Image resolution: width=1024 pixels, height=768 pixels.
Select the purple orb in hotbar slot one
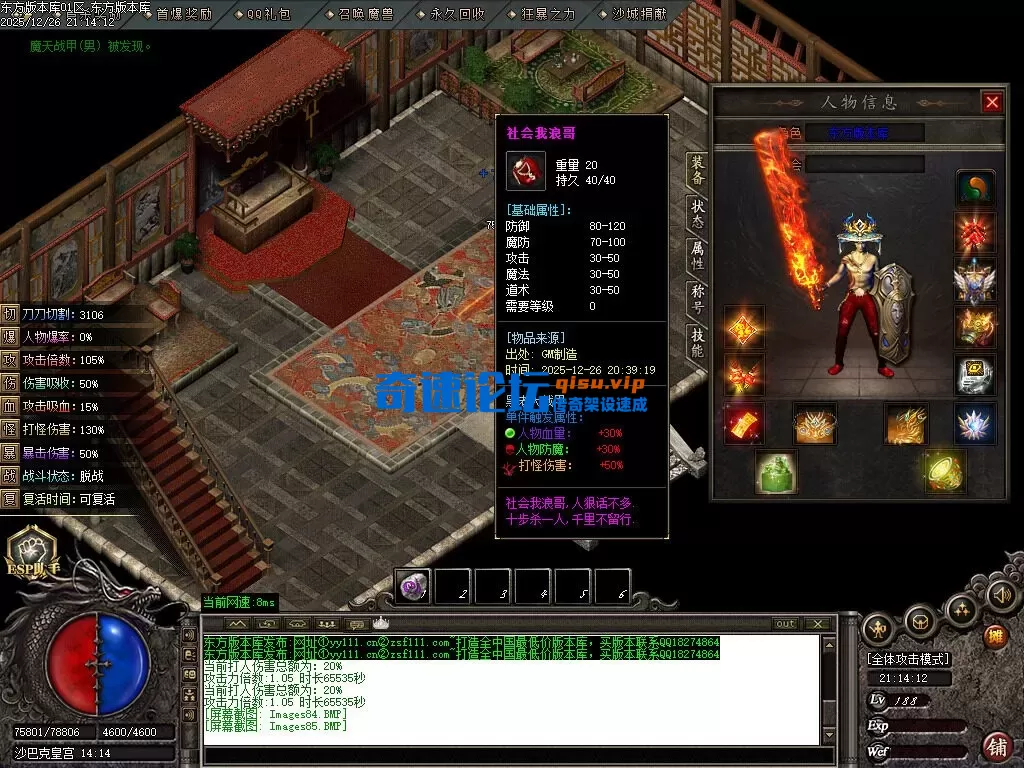click(413, 586)
